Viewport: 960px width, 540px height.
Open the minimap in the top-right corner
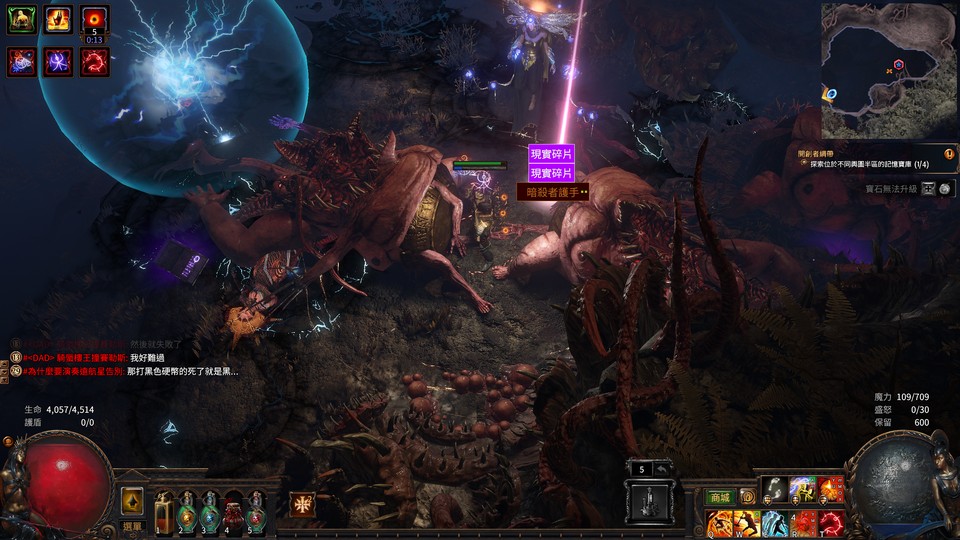pos(888,70)
